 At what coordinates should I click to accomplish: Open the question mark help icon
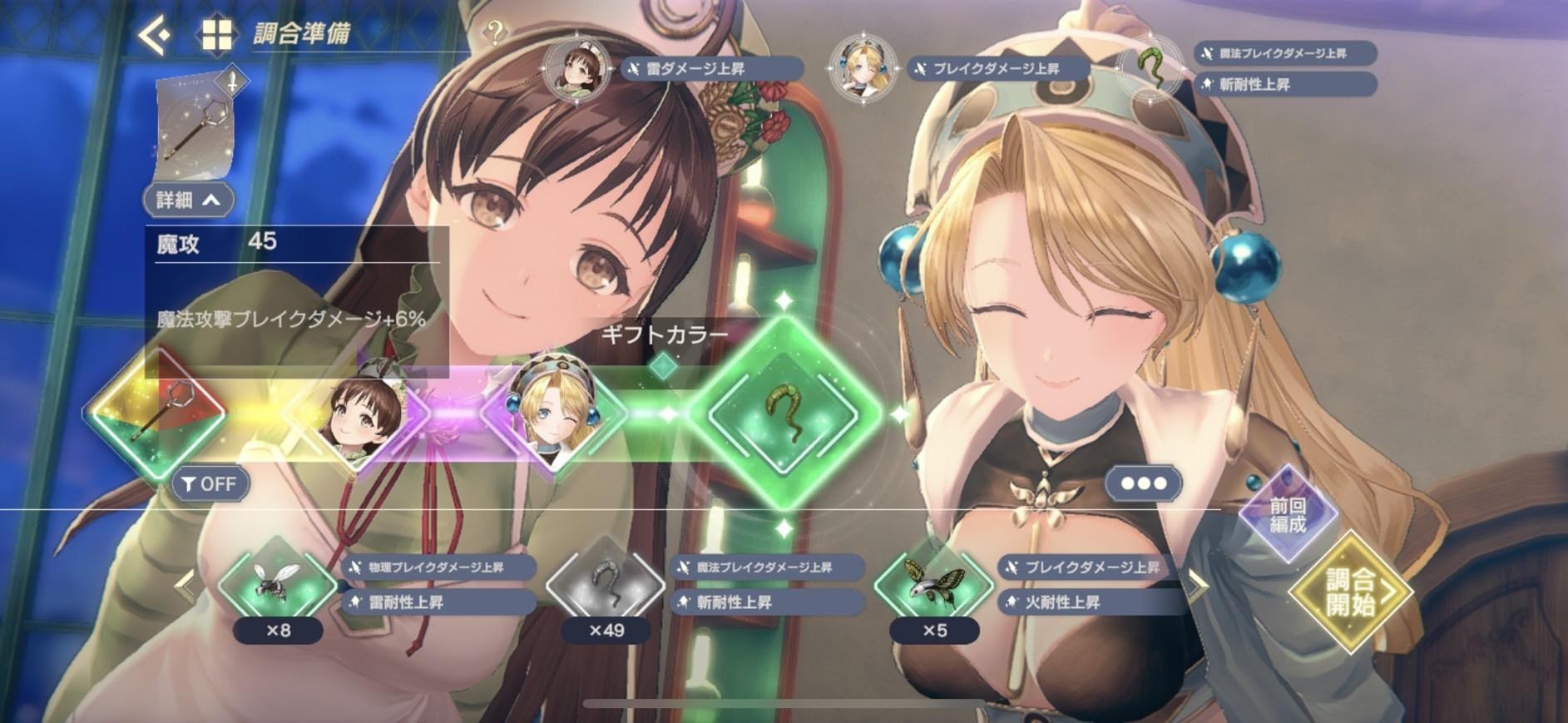coord(495,33)
